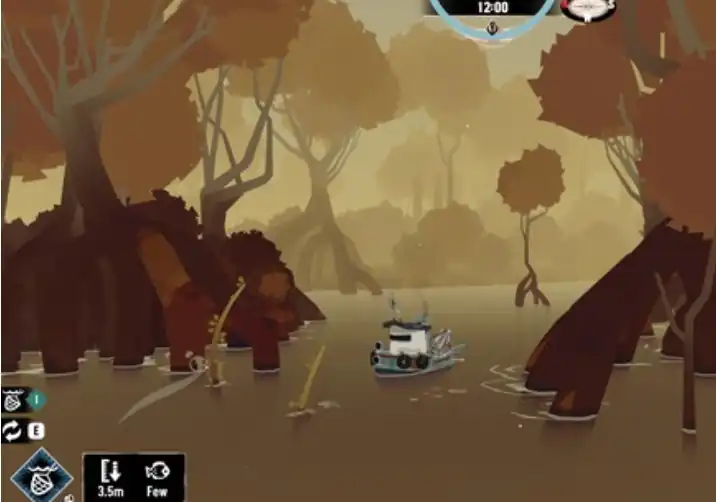The image size is (716, 502).
Task: Select the small trawl net icon beside the teal badge
Action: tap(13, 401)
